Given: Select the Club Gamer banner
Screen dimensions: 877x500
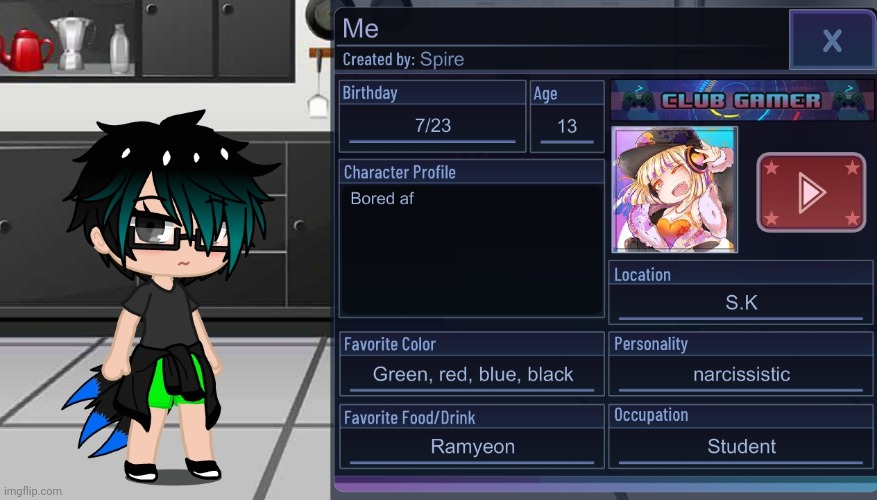Looking at the screenshot, I should click(741, 100).
